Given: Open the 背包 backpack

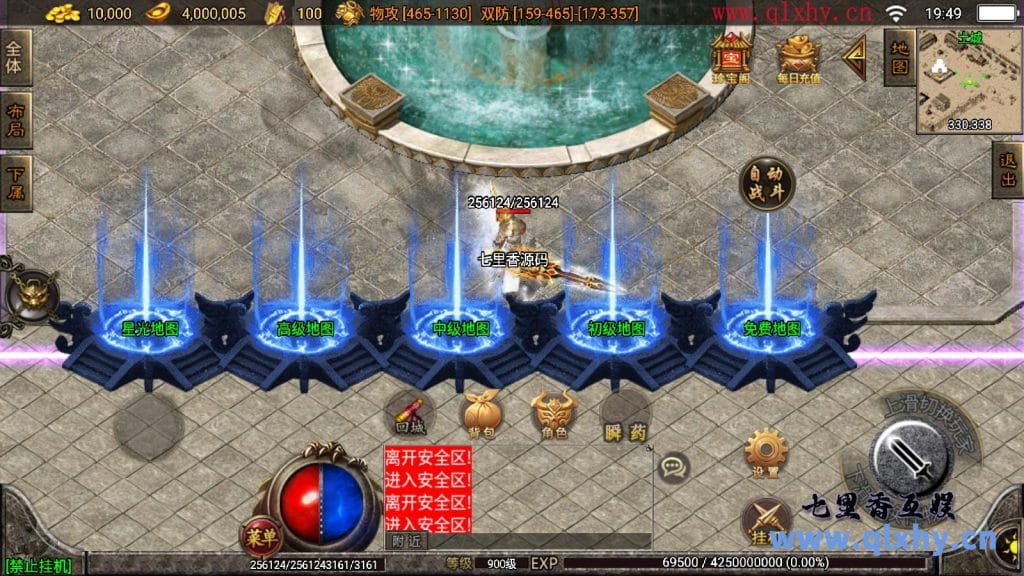Looking at the screenshot, I should [479, 413].
